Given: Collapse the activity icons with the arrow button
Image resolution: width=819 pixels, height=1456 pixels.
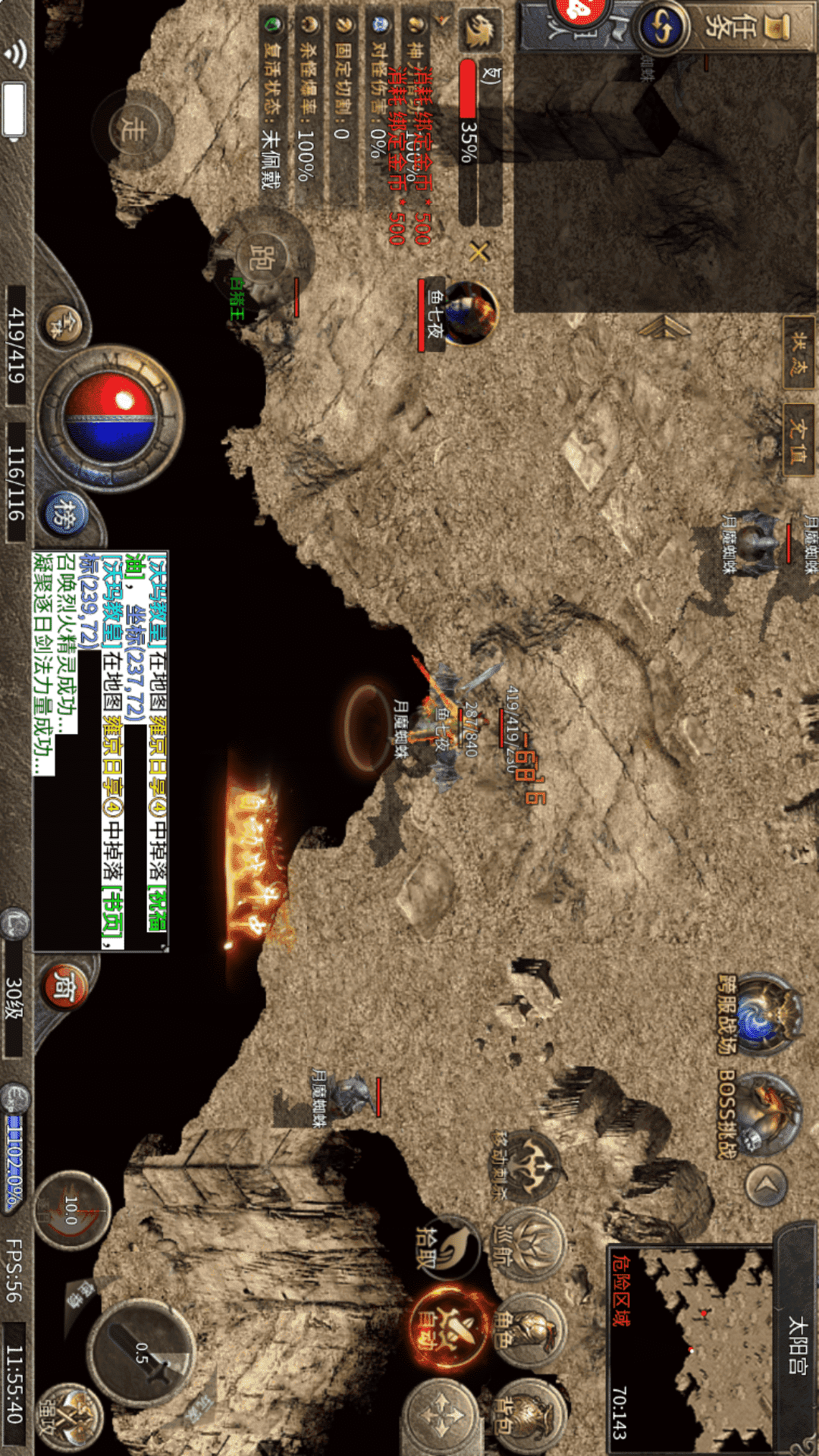Looking at the screenshot, I should coord(766,1184).
